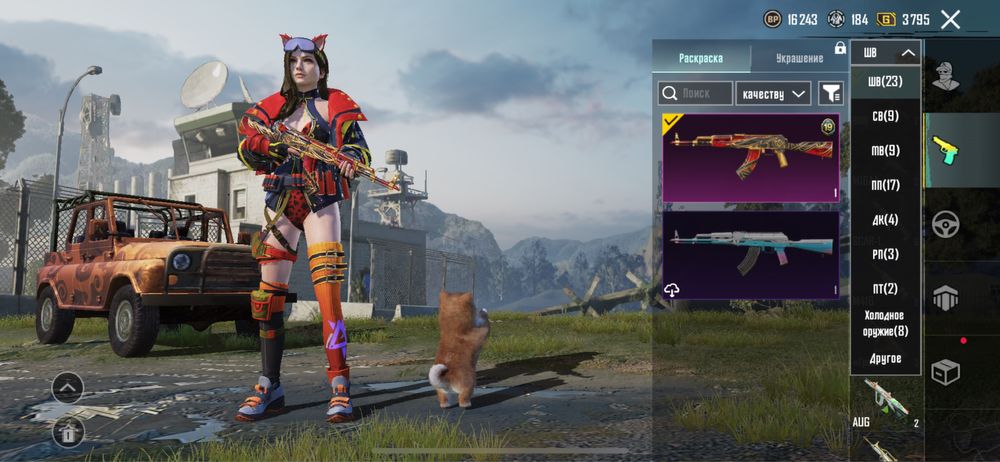
Task: Pick the ПП(17) weapon category
Action: click(885, 185)
